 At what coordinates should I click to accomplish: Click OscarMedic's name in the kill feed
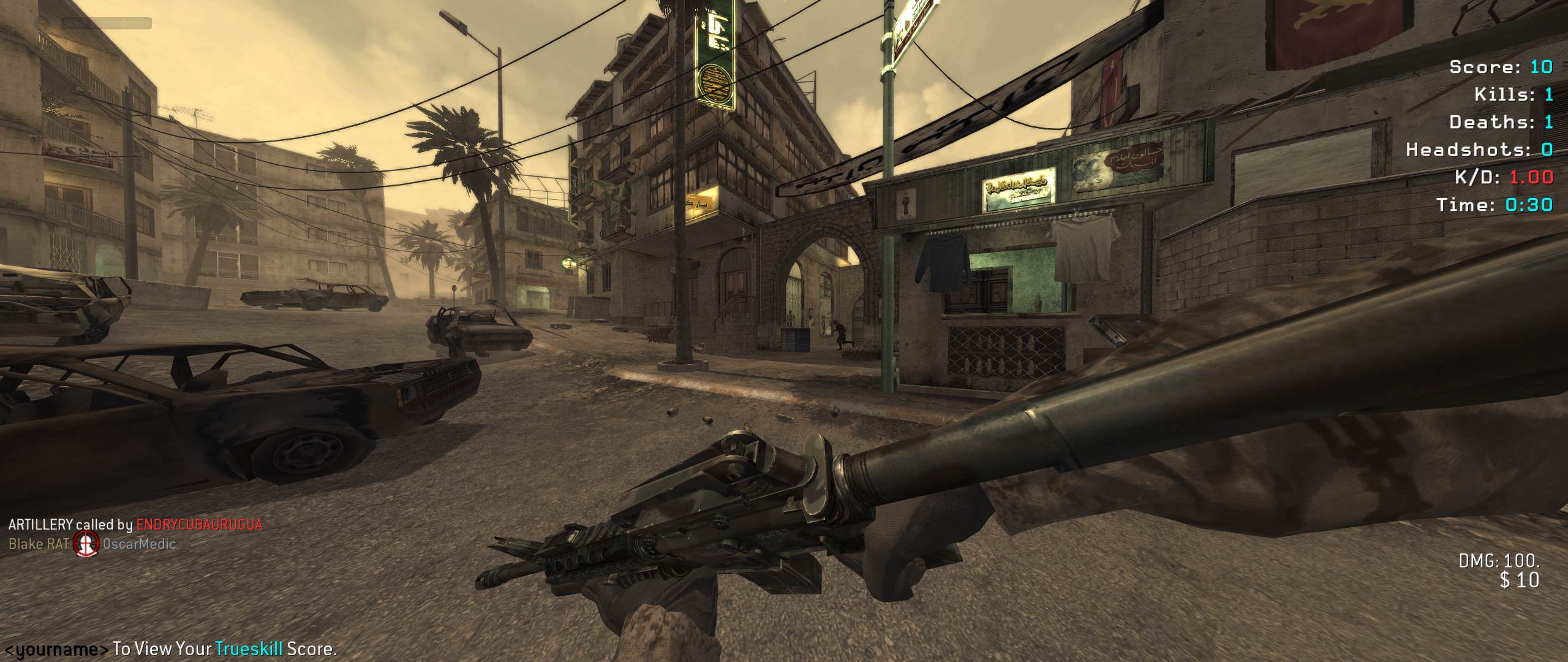click(x=139, y=544)
